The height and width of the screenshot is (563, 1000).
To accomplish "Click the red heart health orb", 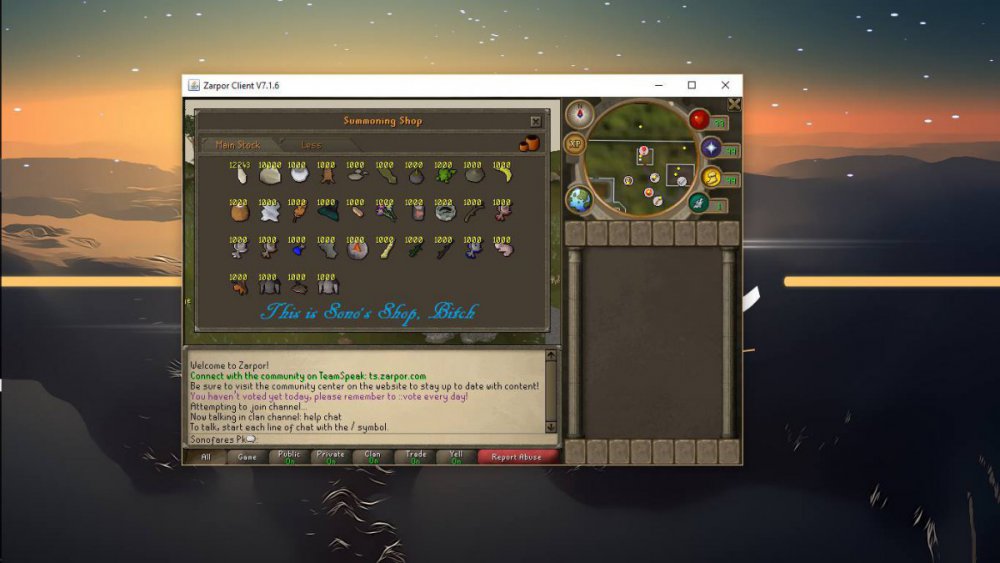I will pyautogui.click(x=700, y=120).
